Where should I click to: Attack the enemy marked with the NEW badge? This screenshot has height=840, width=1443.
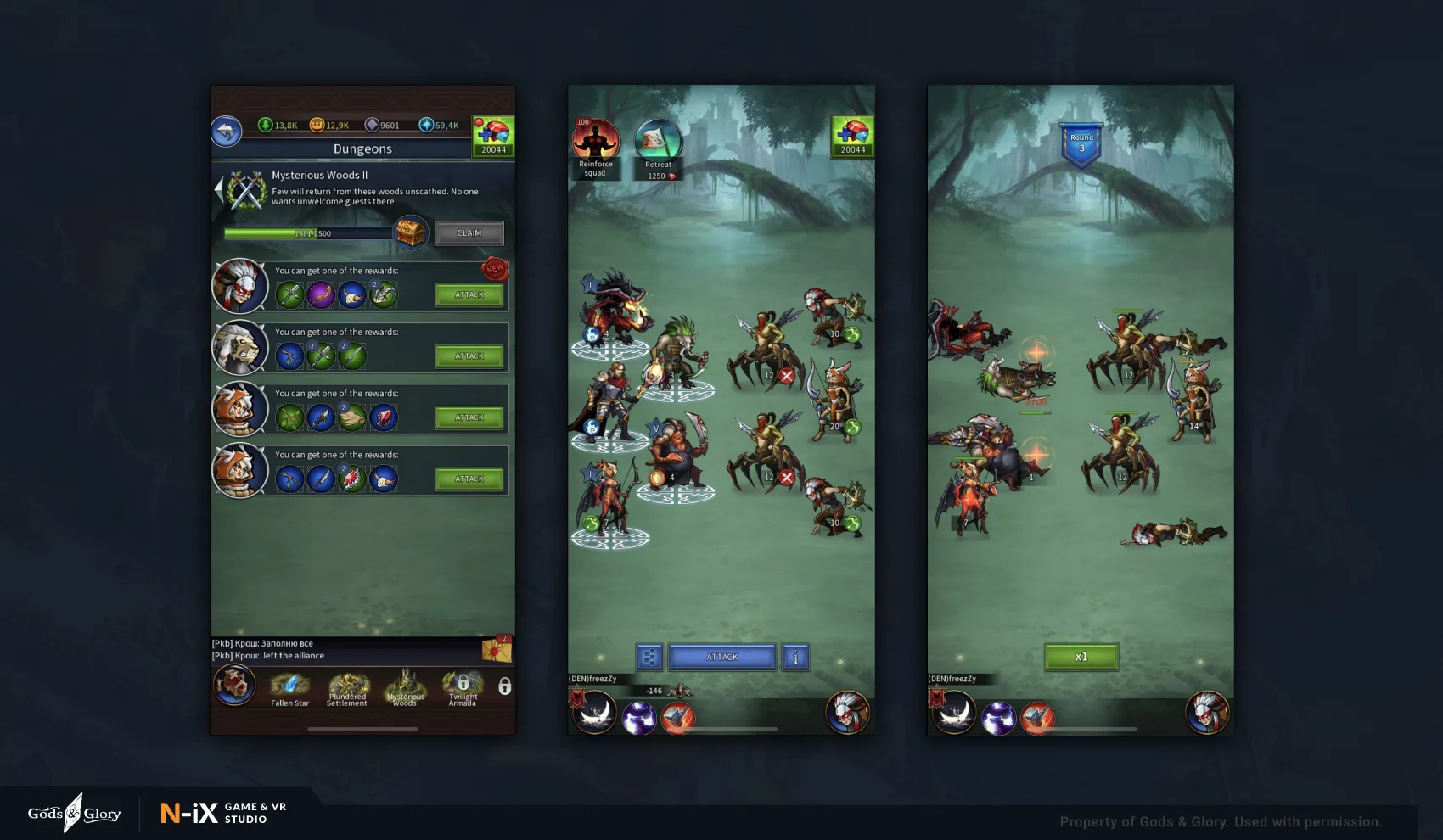[469, 295]
